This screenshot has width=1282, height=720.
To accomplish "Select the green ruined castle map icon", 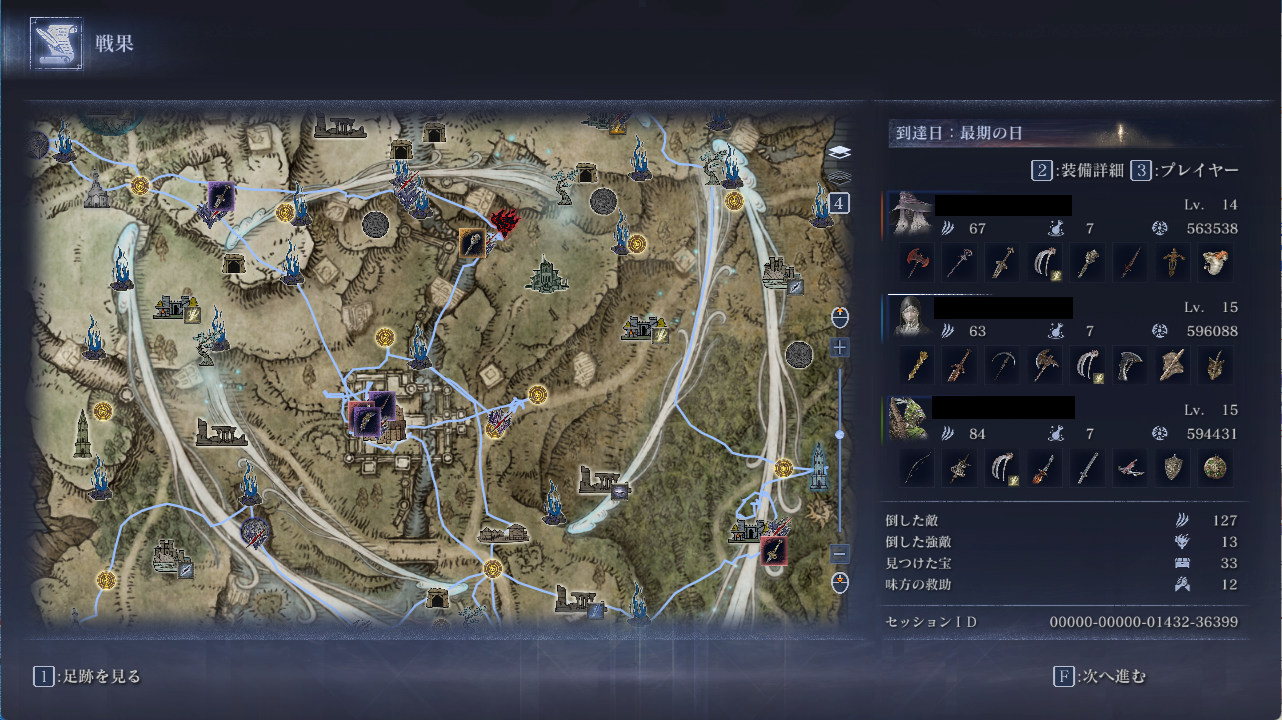I will 546,275.
